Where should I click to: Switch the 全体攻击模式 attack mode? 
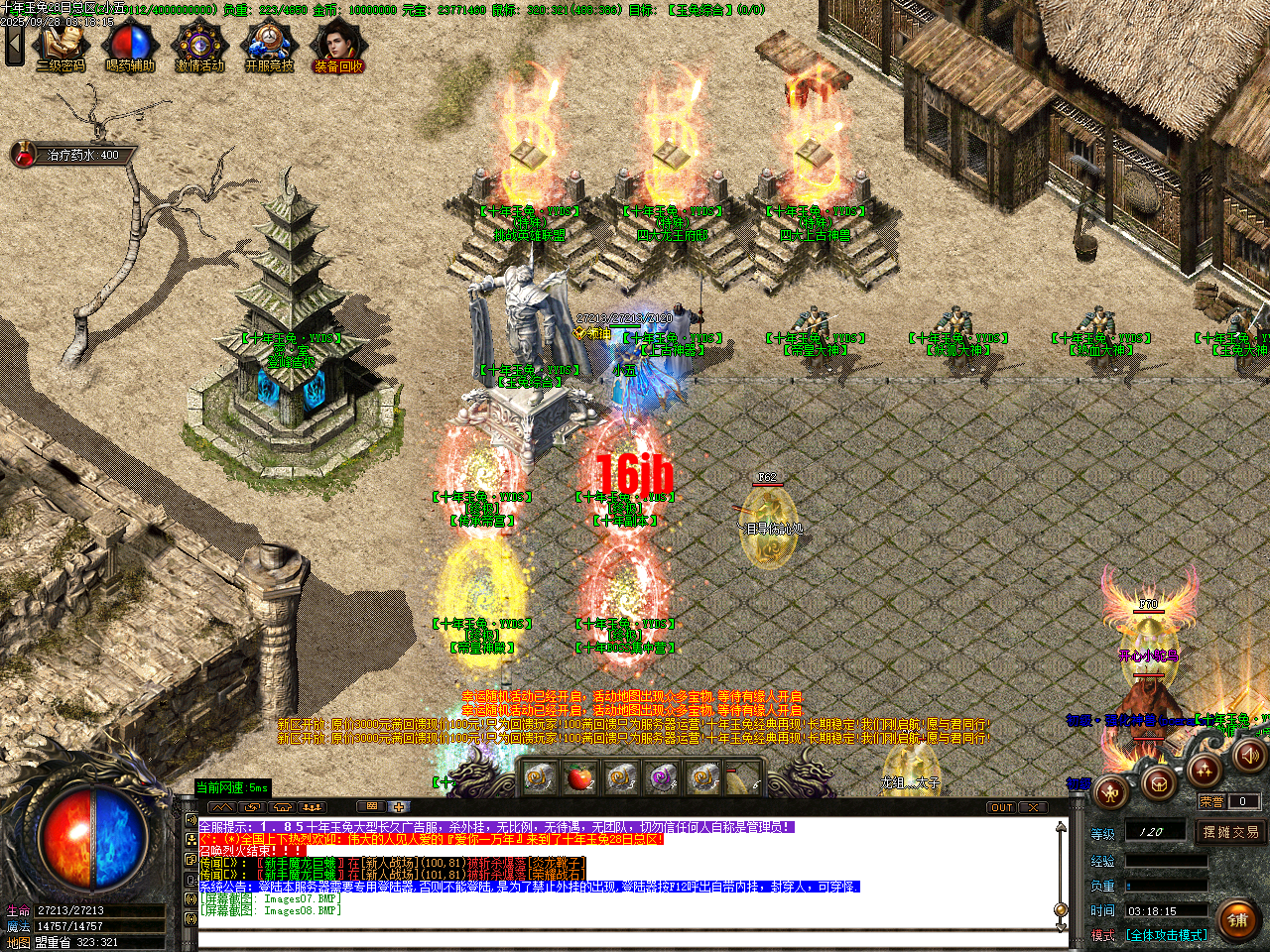coord(1167,935)
